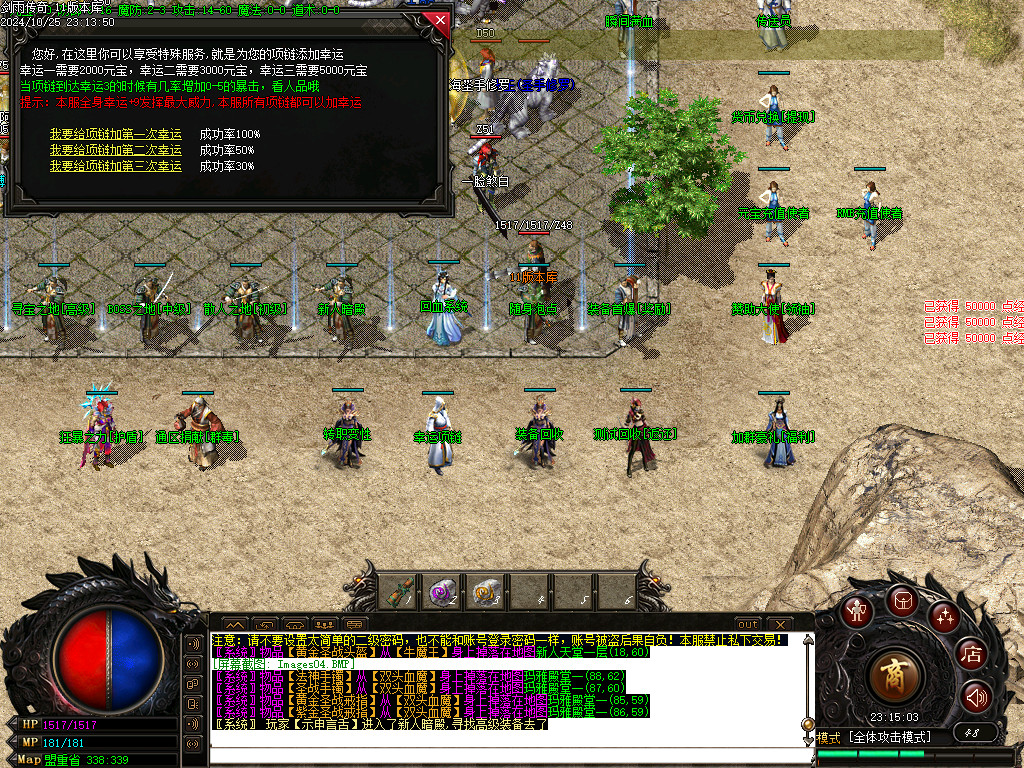This screenshot has width=1024, height=768.
Task: Click the large golden 商 button
Action: point(895,677)
